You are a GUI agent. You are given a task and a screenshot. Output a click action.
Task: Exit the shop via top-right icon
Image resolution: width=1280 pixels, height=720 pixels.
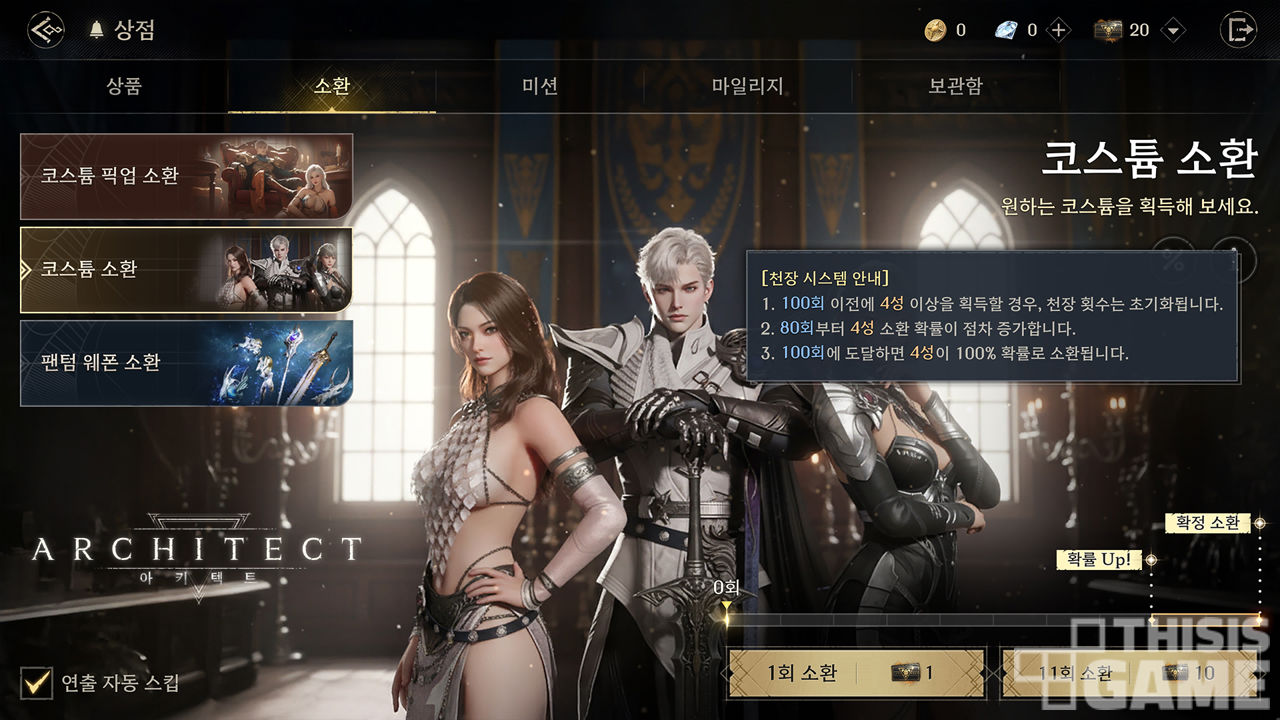click(x=1238, y=30)
